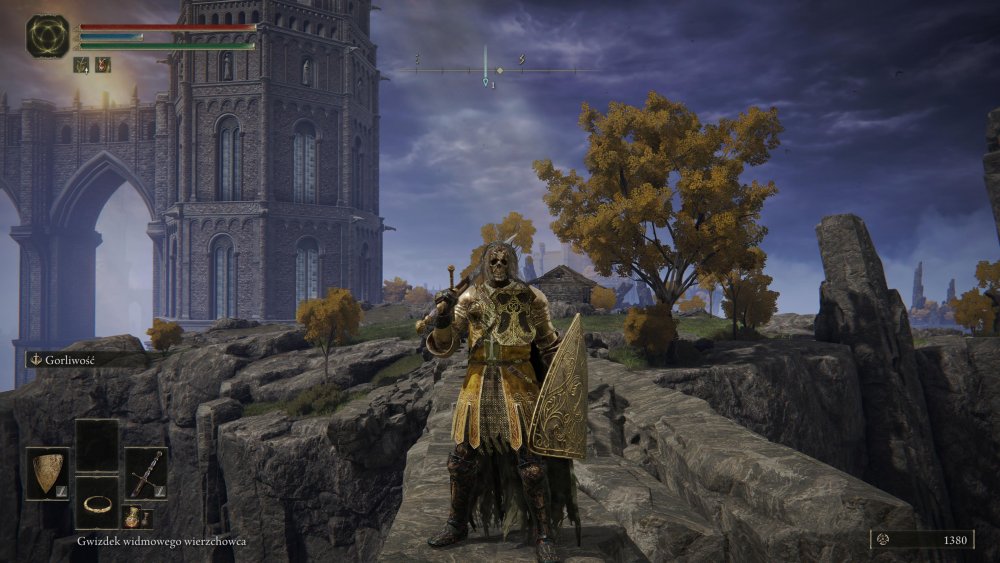The width and height of the screenshot is (1000, 563).
Task: Click the compass bar
Action: point(486,70)
